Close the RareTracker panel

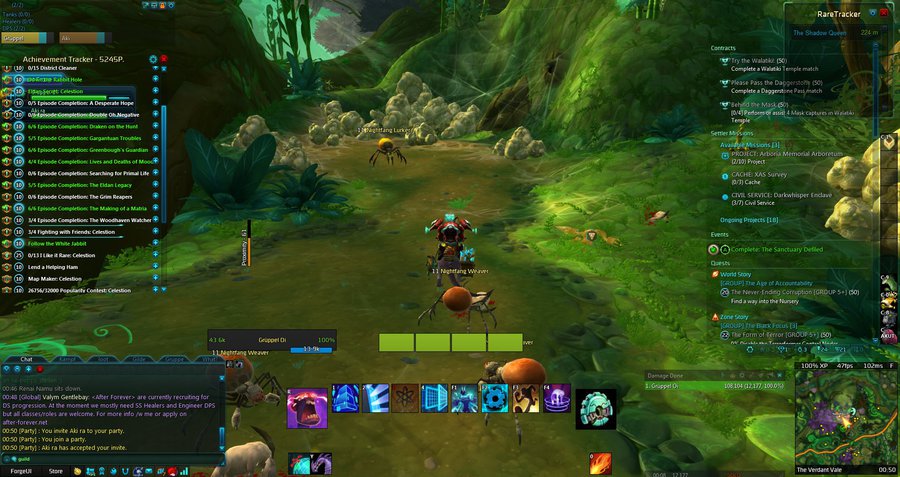tap(886, 13)
